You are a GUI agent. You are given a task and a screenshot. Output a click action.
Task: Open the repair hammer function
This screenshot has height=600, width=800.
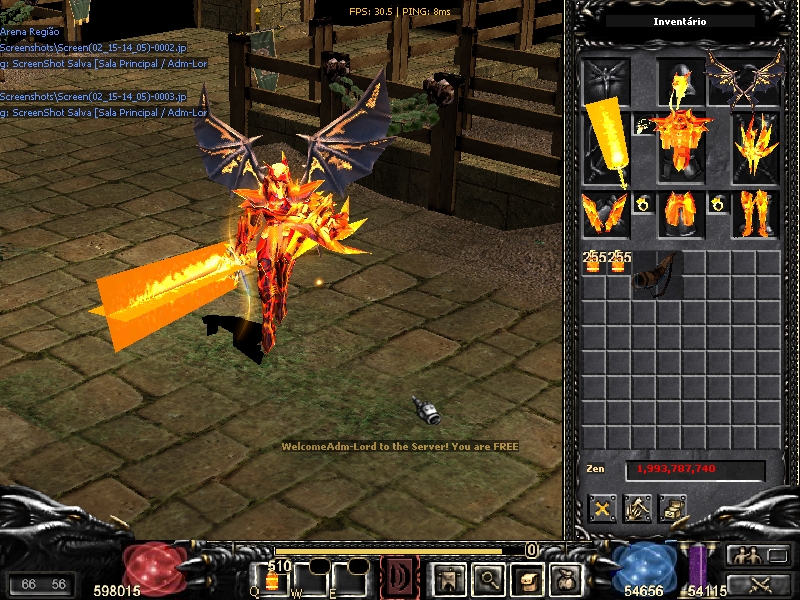click(638, 508)
